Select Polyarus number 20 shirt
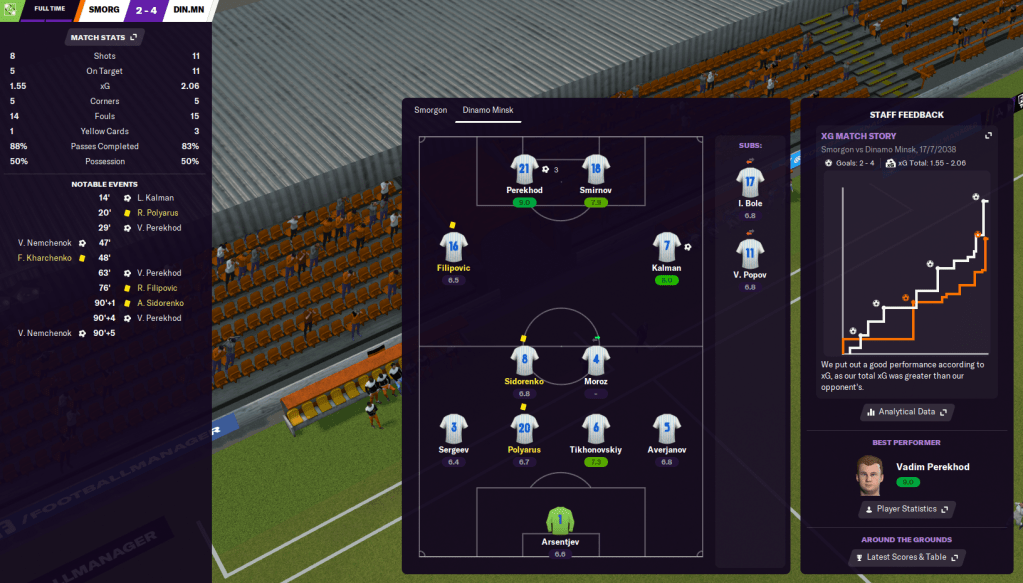This screenshot has height=583, width=1023. coord(524,429)
